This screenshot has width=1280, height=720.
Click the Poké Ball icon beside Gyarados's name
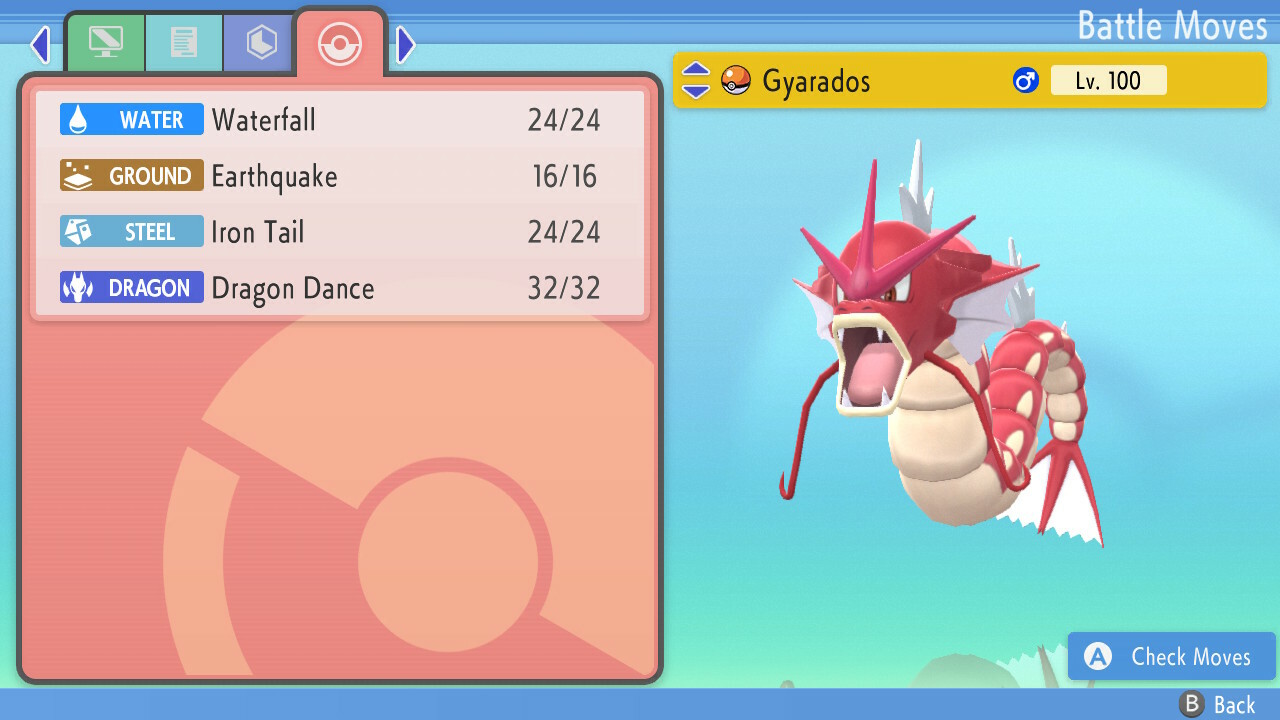pyautogui.click(x=735, y=80)
